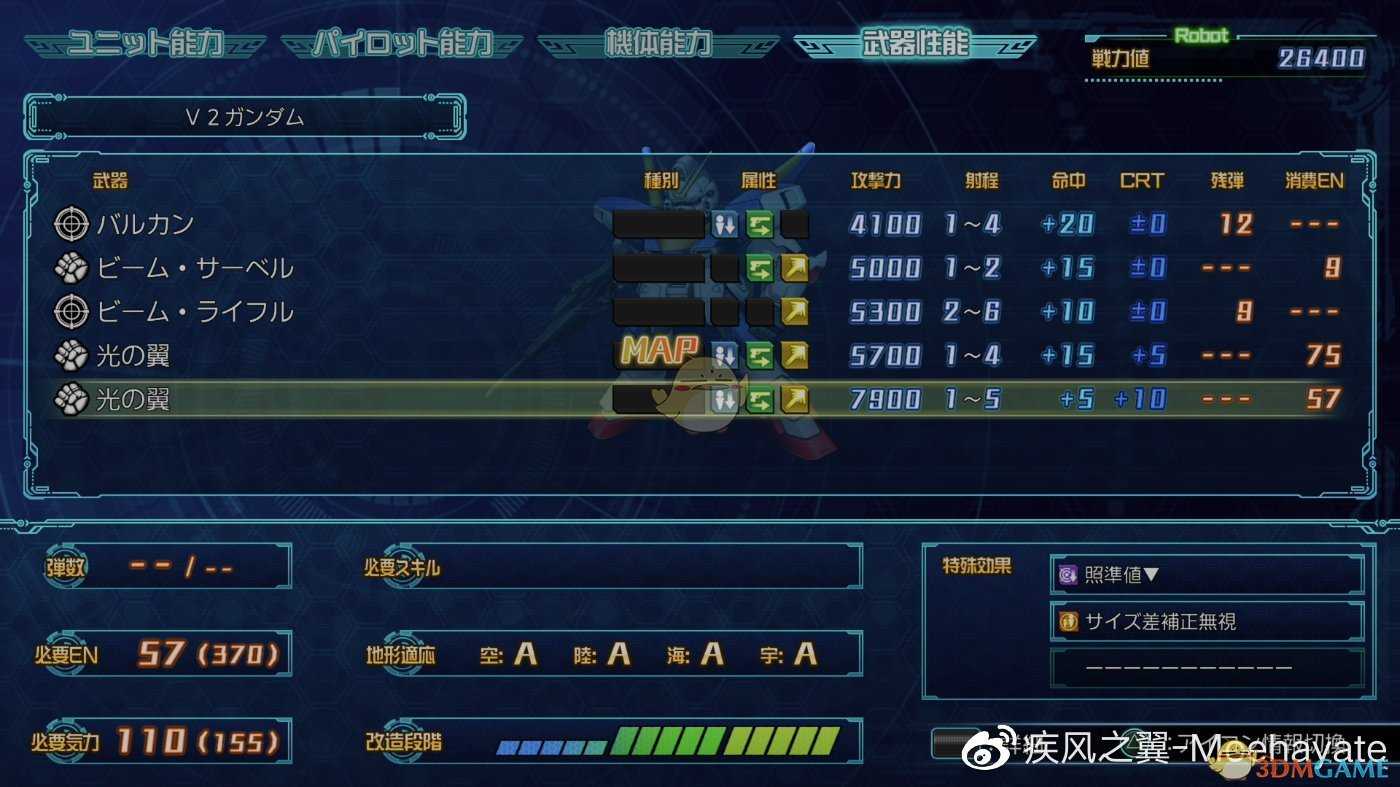The width and height of the screenshot is (1400, 787).
Task: Click the gold coin icon beside サイズ差補正無視
Action: pos(1069,620)
